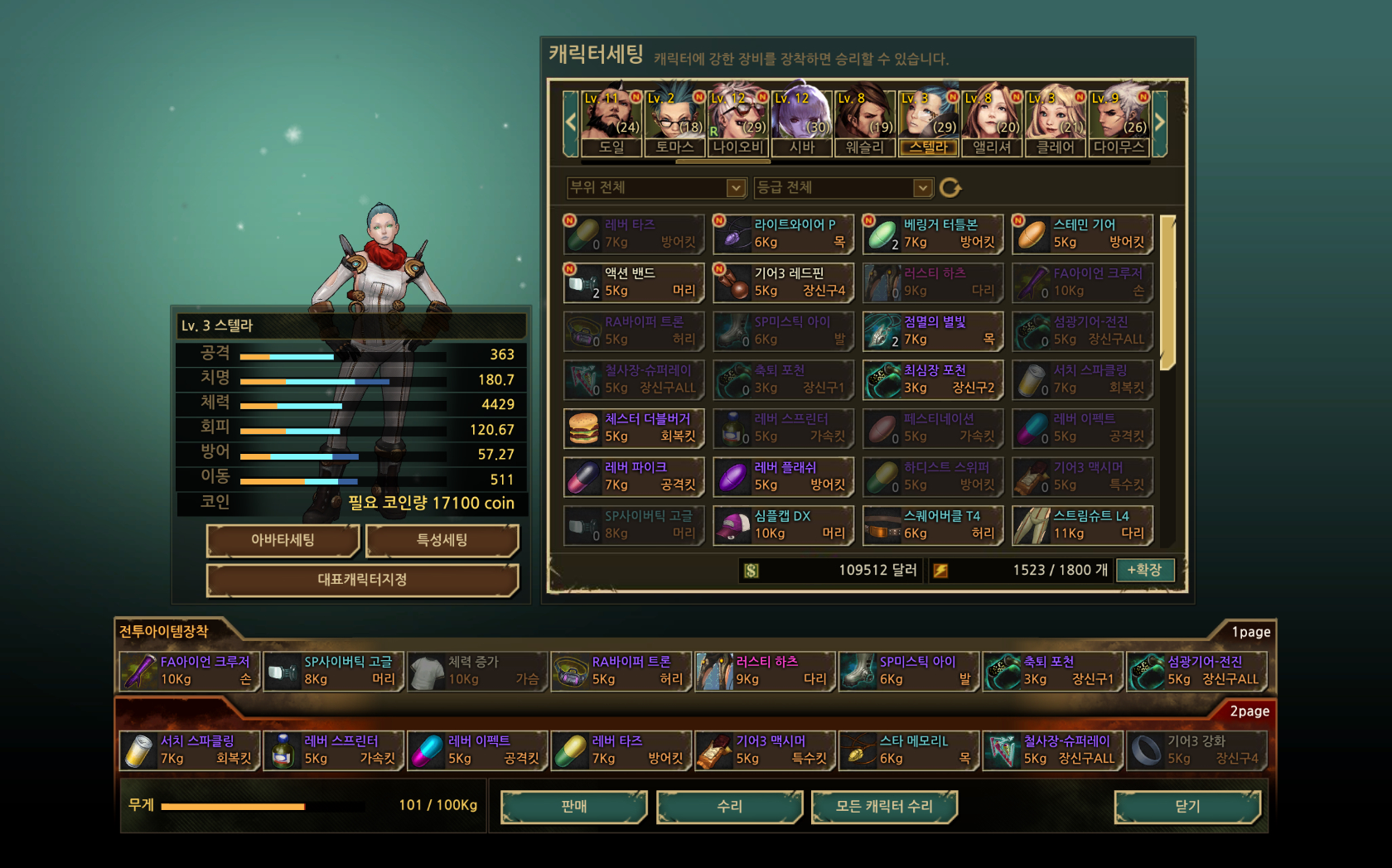
Task: Refresh the item list filter
Action: 950,188
